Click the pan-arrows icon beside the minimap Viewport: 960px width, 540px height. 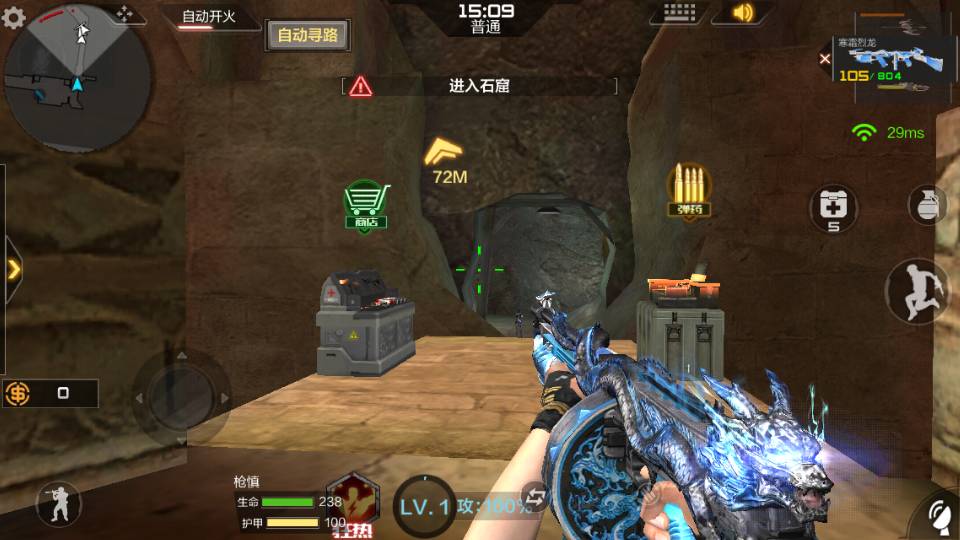click(x=125, y=14)
